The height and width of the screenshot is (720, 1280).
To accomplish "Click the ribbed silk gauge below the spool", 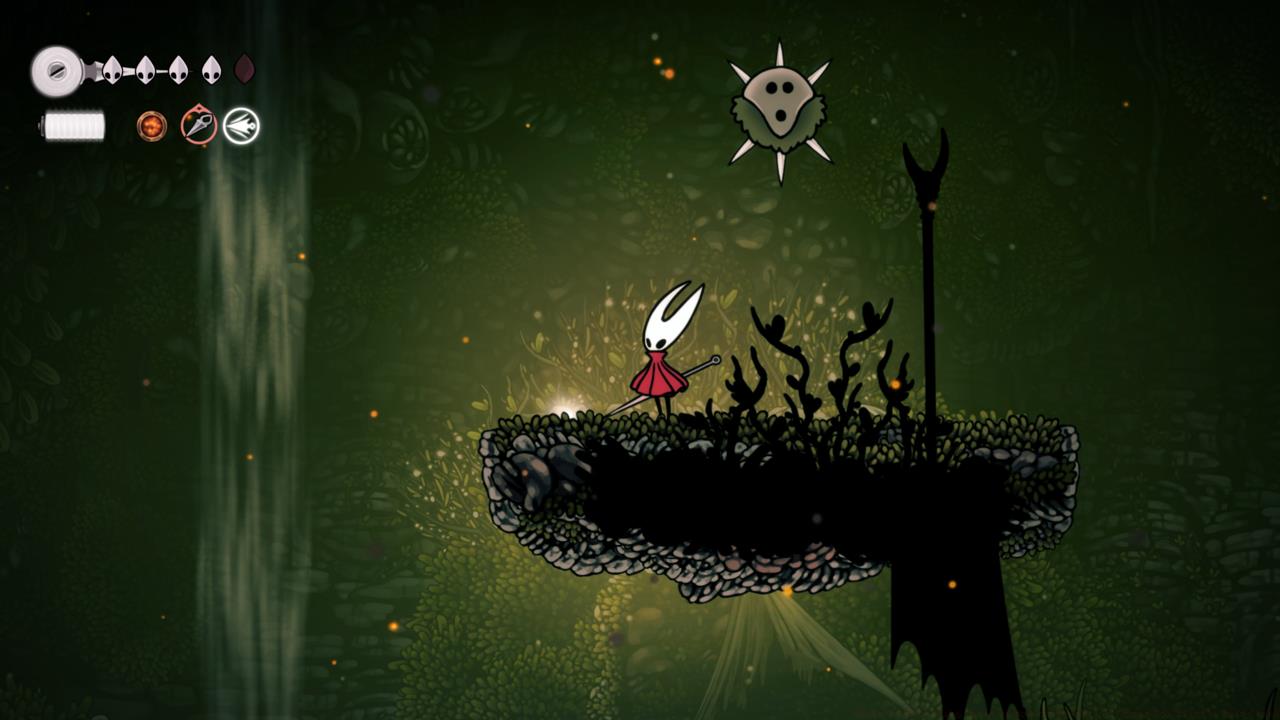I will (74, 127).
